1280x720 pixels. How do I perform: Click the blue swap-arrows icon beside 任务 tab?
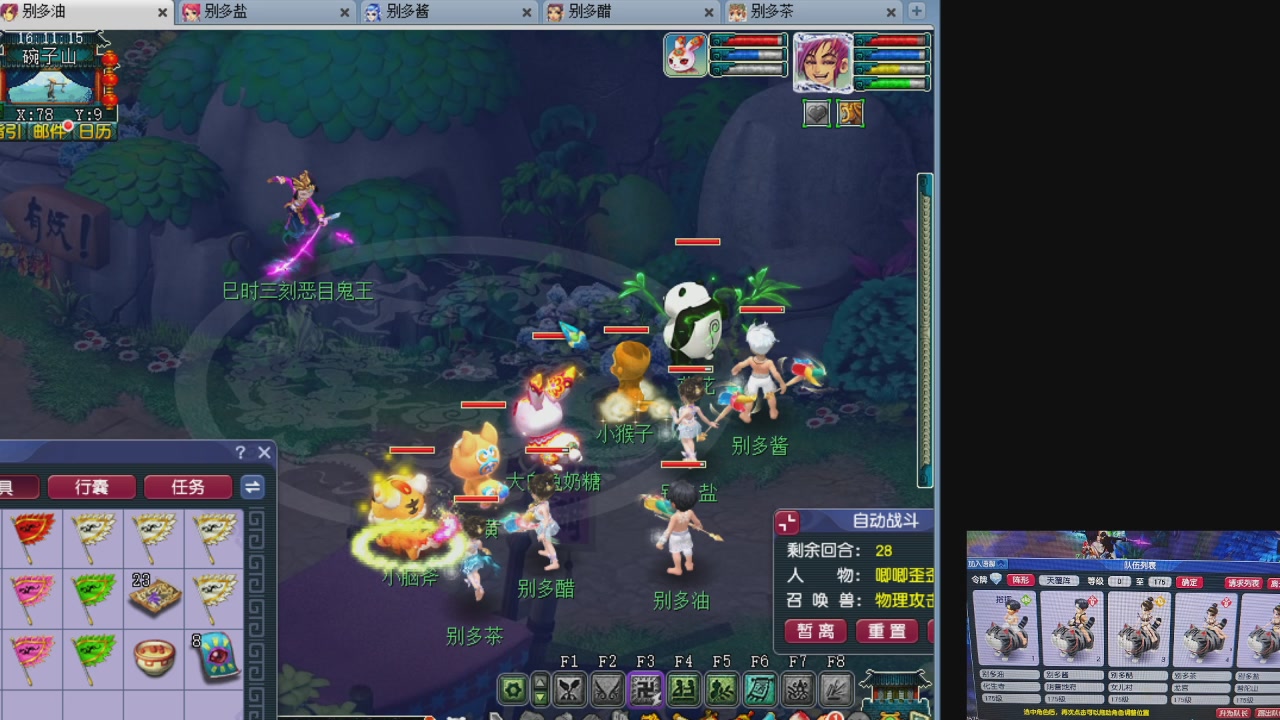[252, 487]
